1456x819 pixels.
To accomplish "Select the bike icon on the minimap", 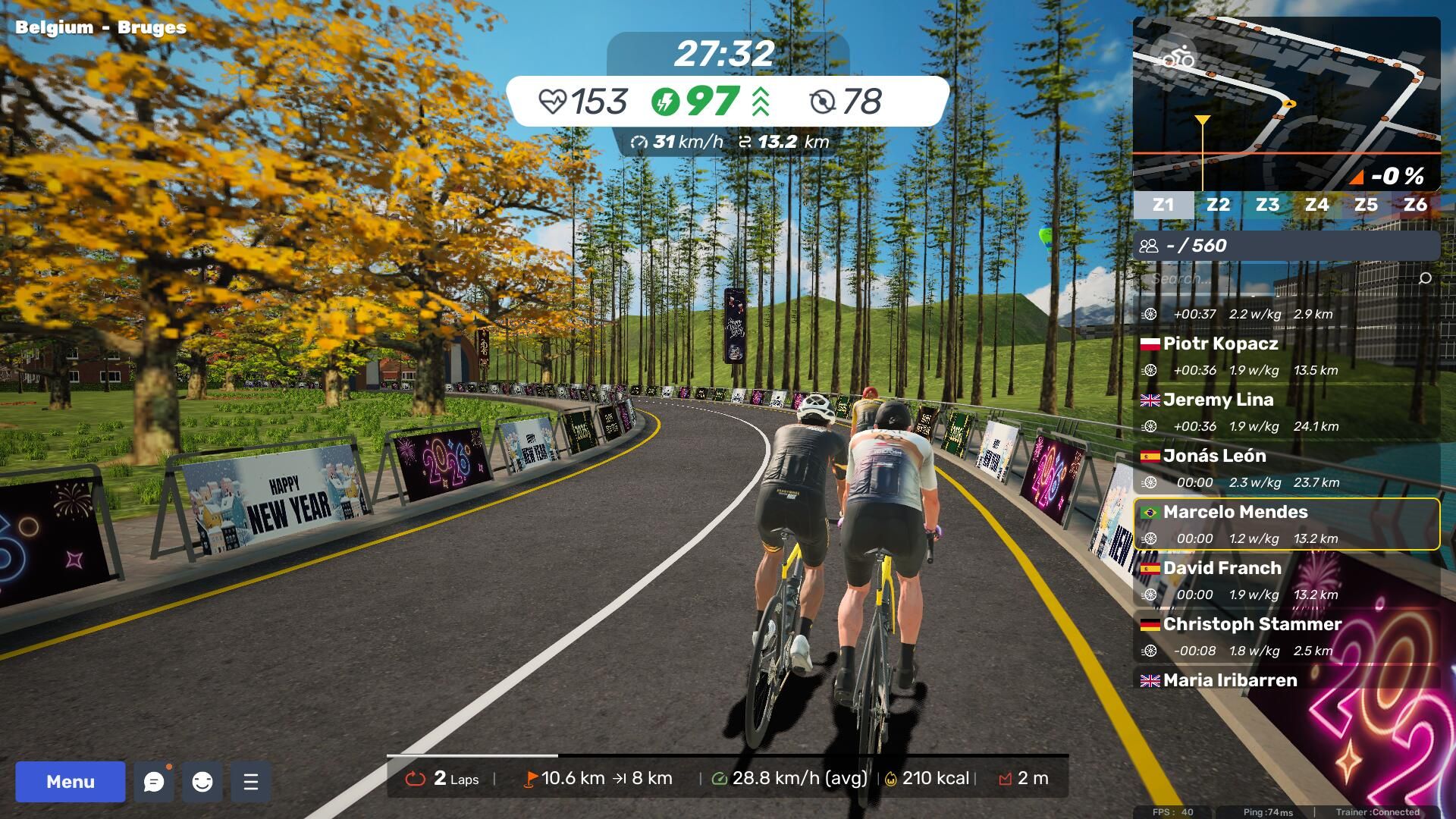I will [x=1178, y=57].
